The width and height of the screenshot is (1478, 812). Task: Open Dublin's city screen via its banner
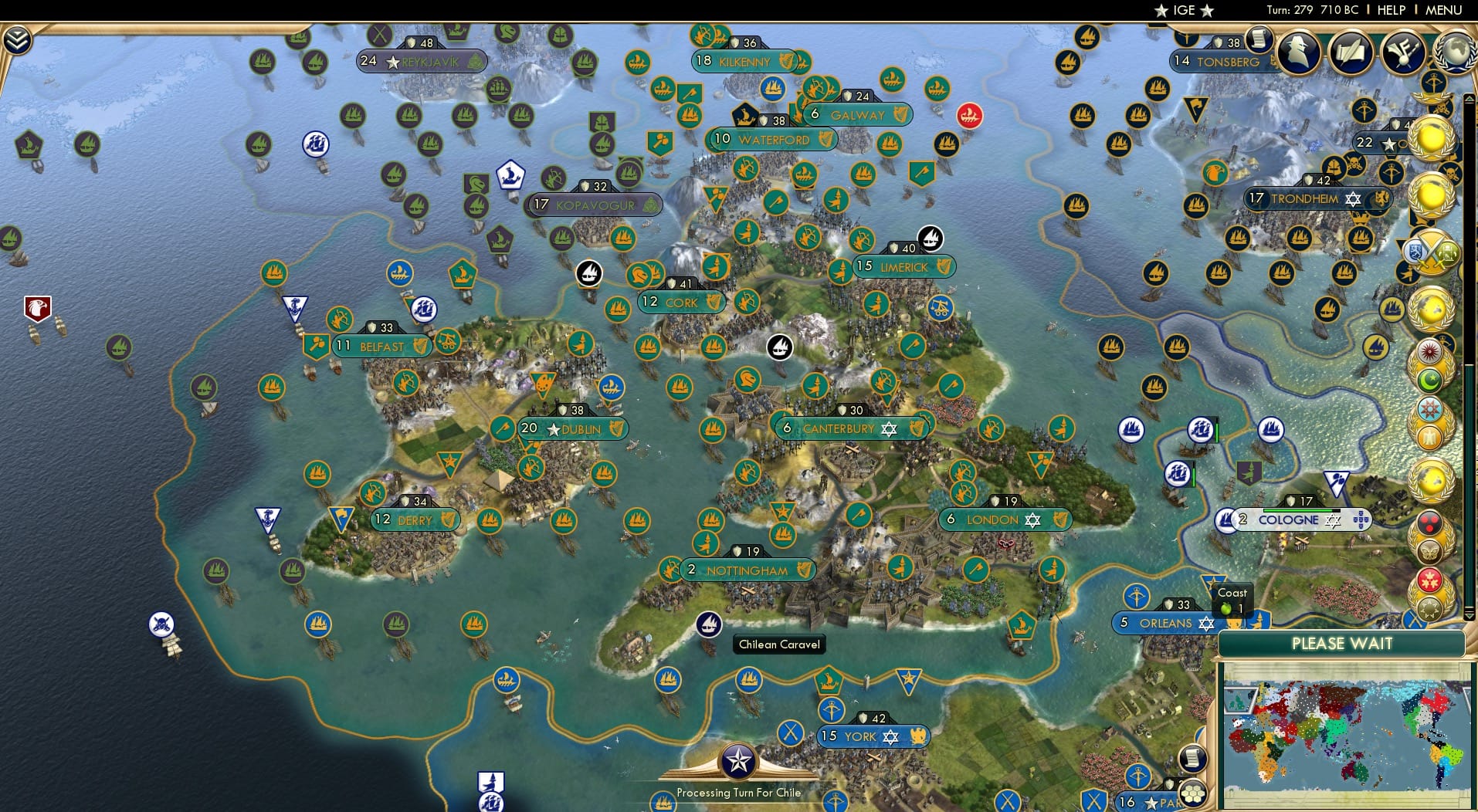click(x=575, y=429)
